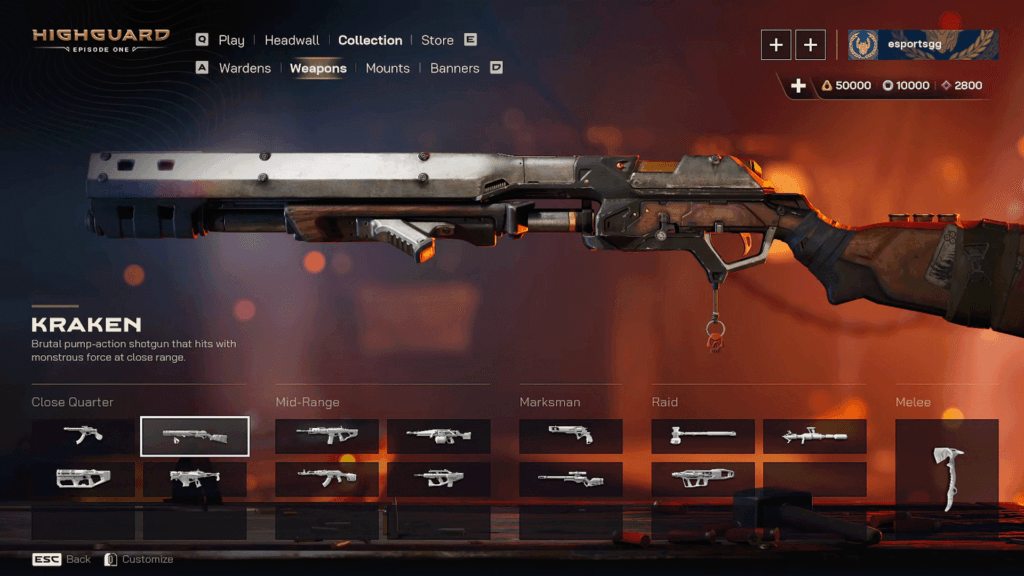Go to the Store tab

coord(437,40)
